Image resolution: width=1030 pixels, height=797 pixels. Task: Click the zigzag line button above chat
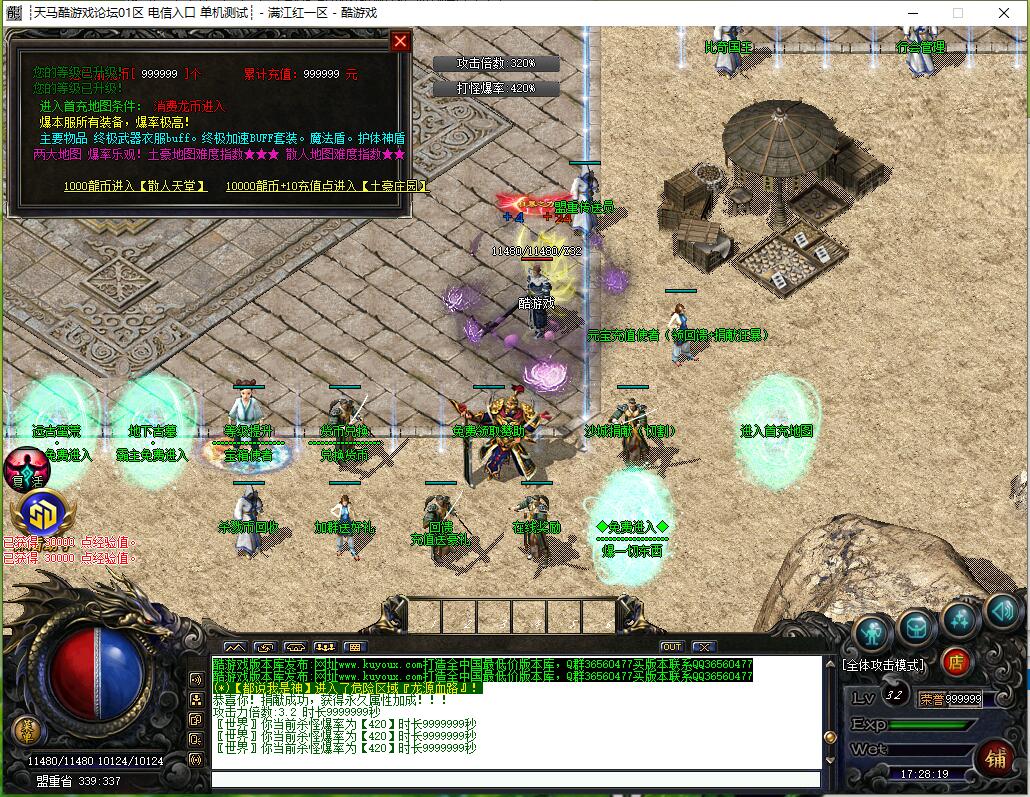coord(234,647)
